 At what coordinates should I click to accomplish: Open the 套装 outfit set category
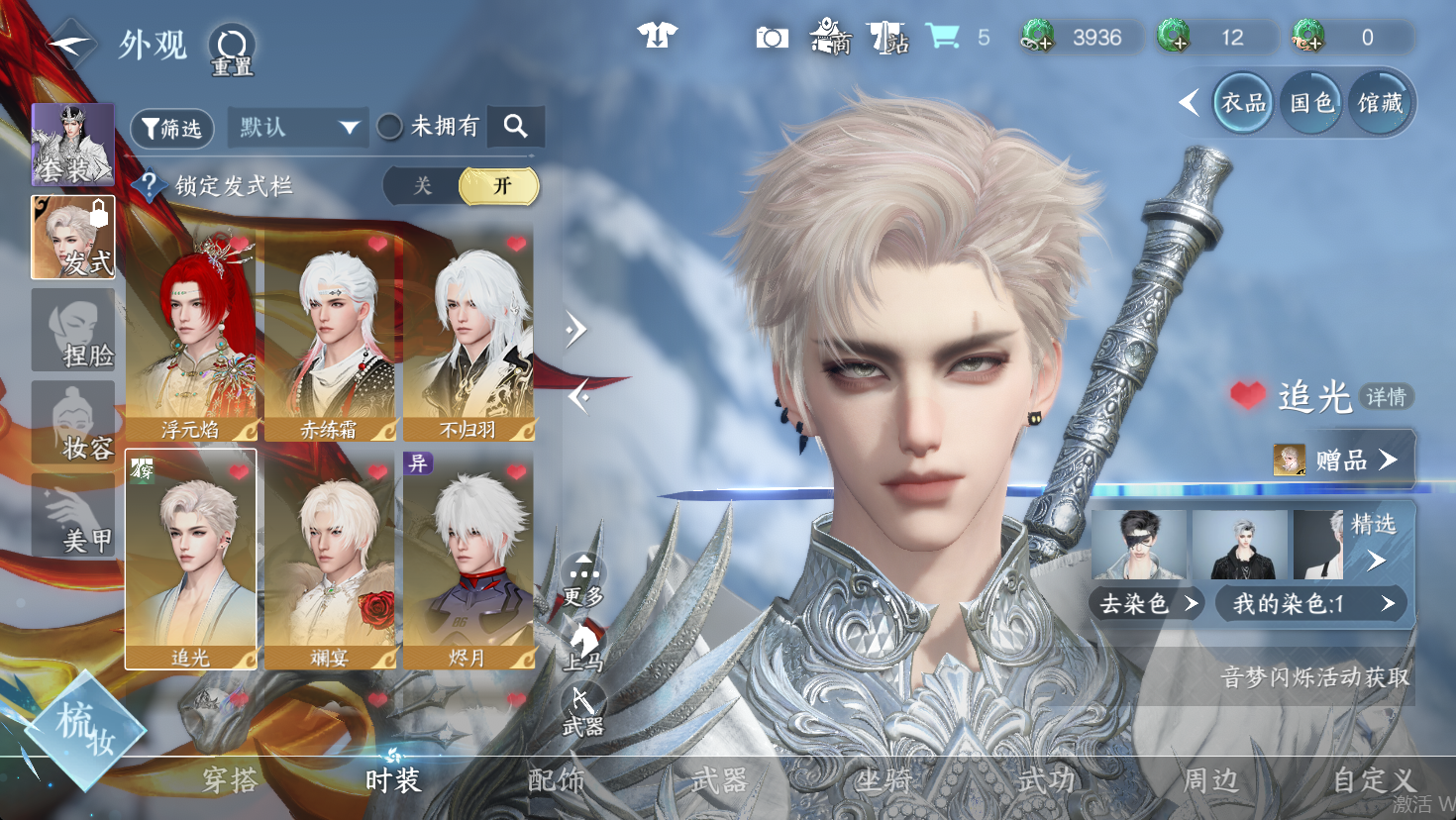coord(72,145)
